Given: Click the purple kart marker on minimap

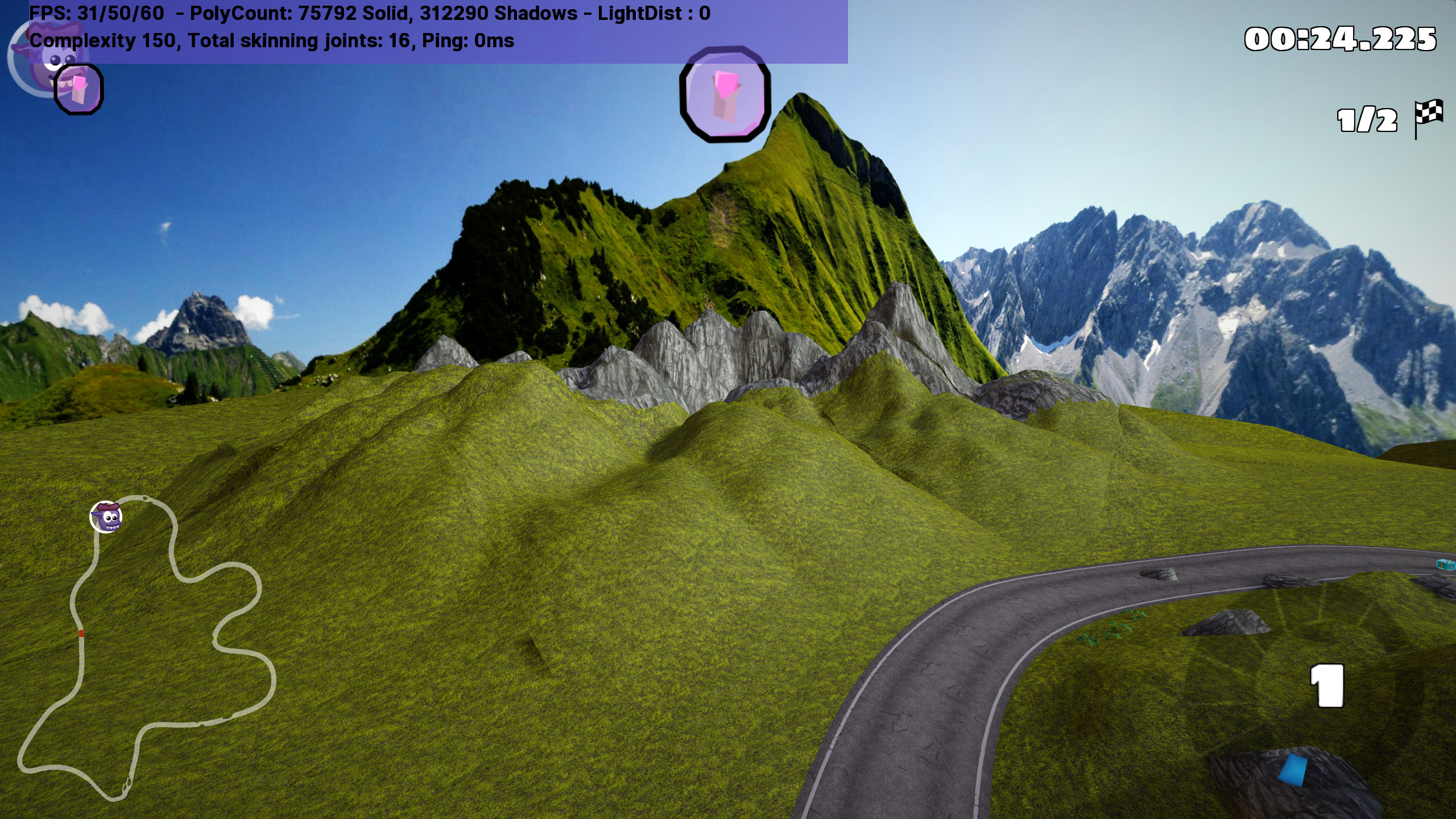Looking at the screenshot, I should (106, 517).
